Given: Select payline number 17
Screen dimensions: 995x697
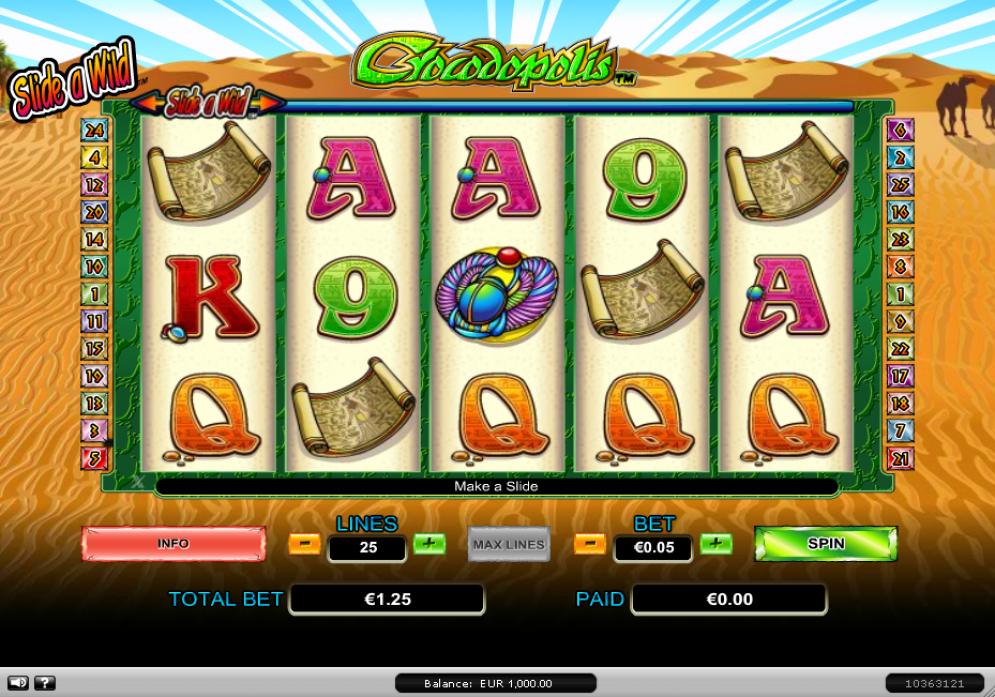Looking at the screenshot, I should pyautogui.click(x=899, y=376).
